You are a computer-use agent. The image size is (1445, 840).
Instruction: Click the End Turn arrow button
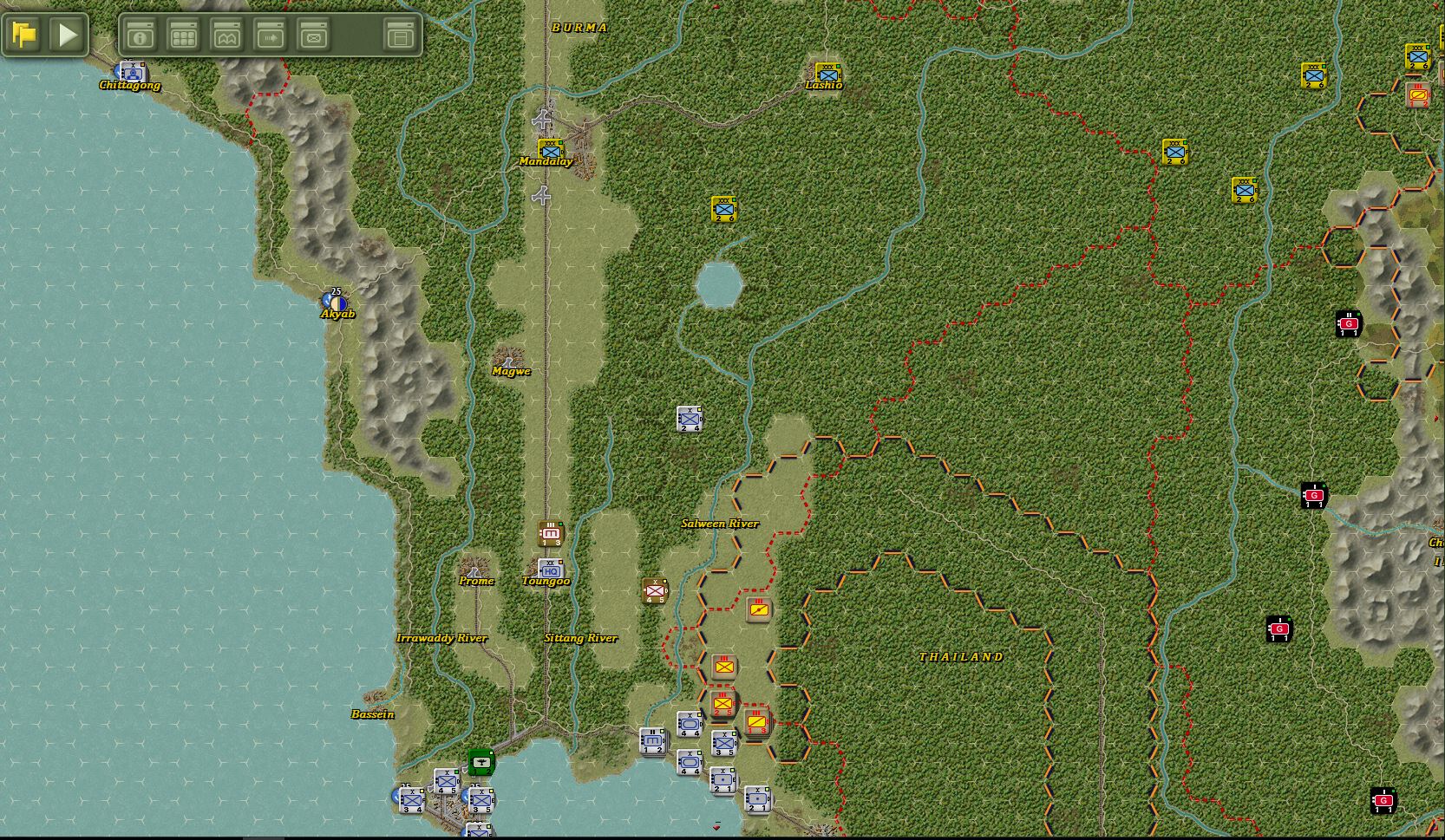[x=66, y=35]
